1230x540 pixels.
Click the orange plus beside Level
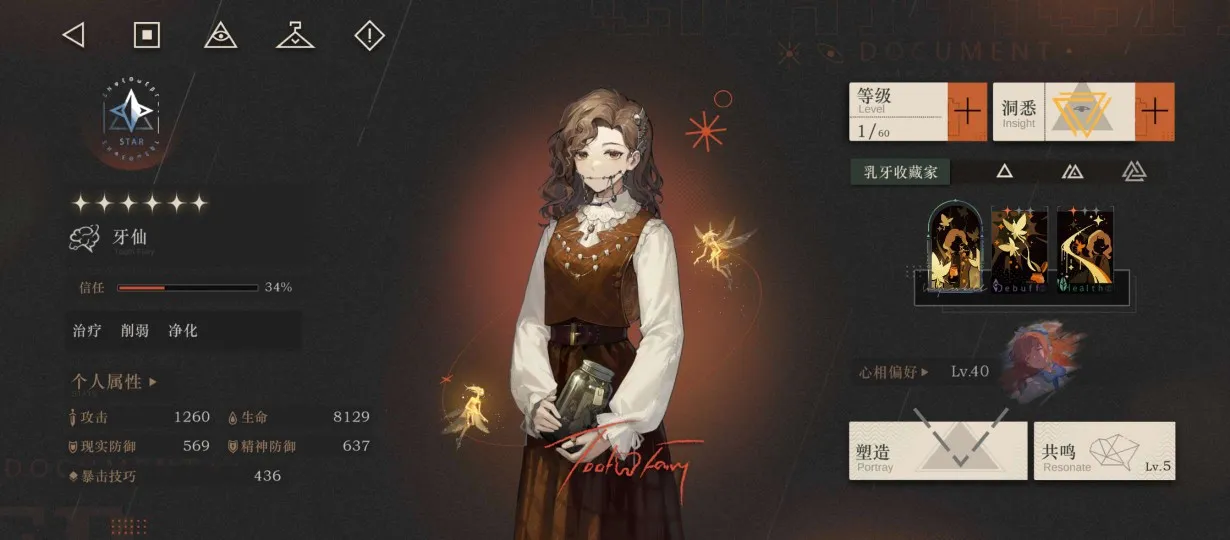pyautogui.click(x=967, y=111)
